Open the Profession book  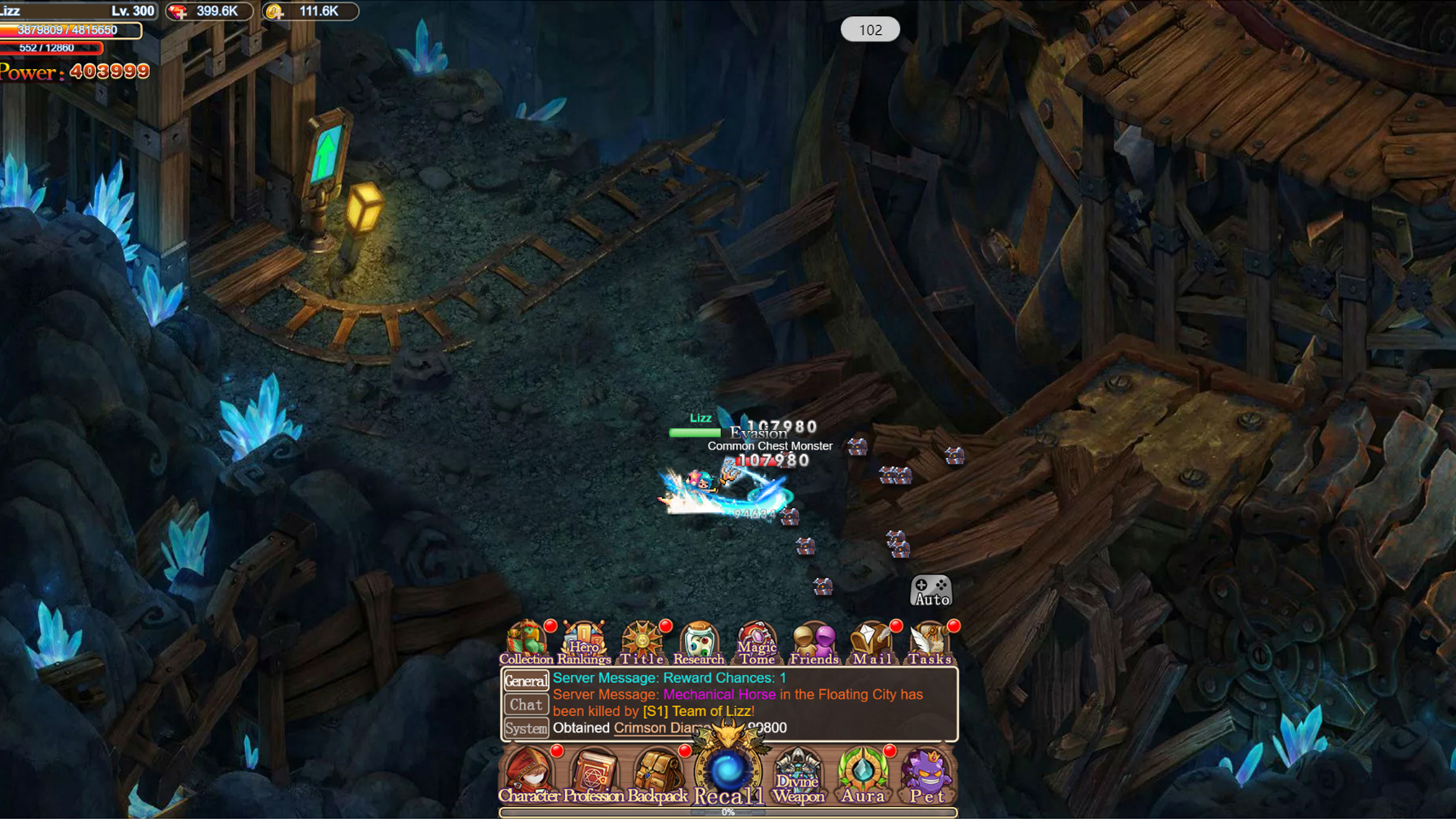(x=595, y=771)
